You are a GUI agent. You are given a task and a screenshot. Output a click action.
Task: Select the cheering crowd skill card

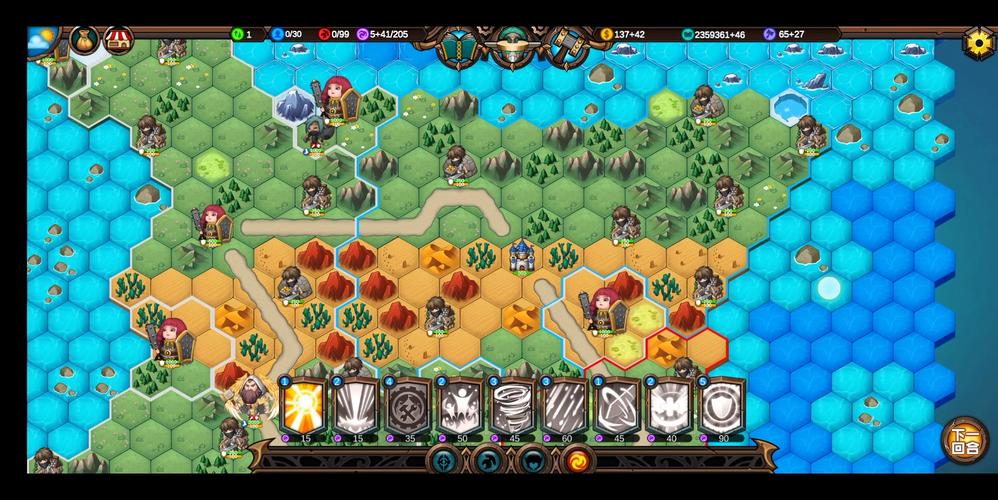coord(460,407)
